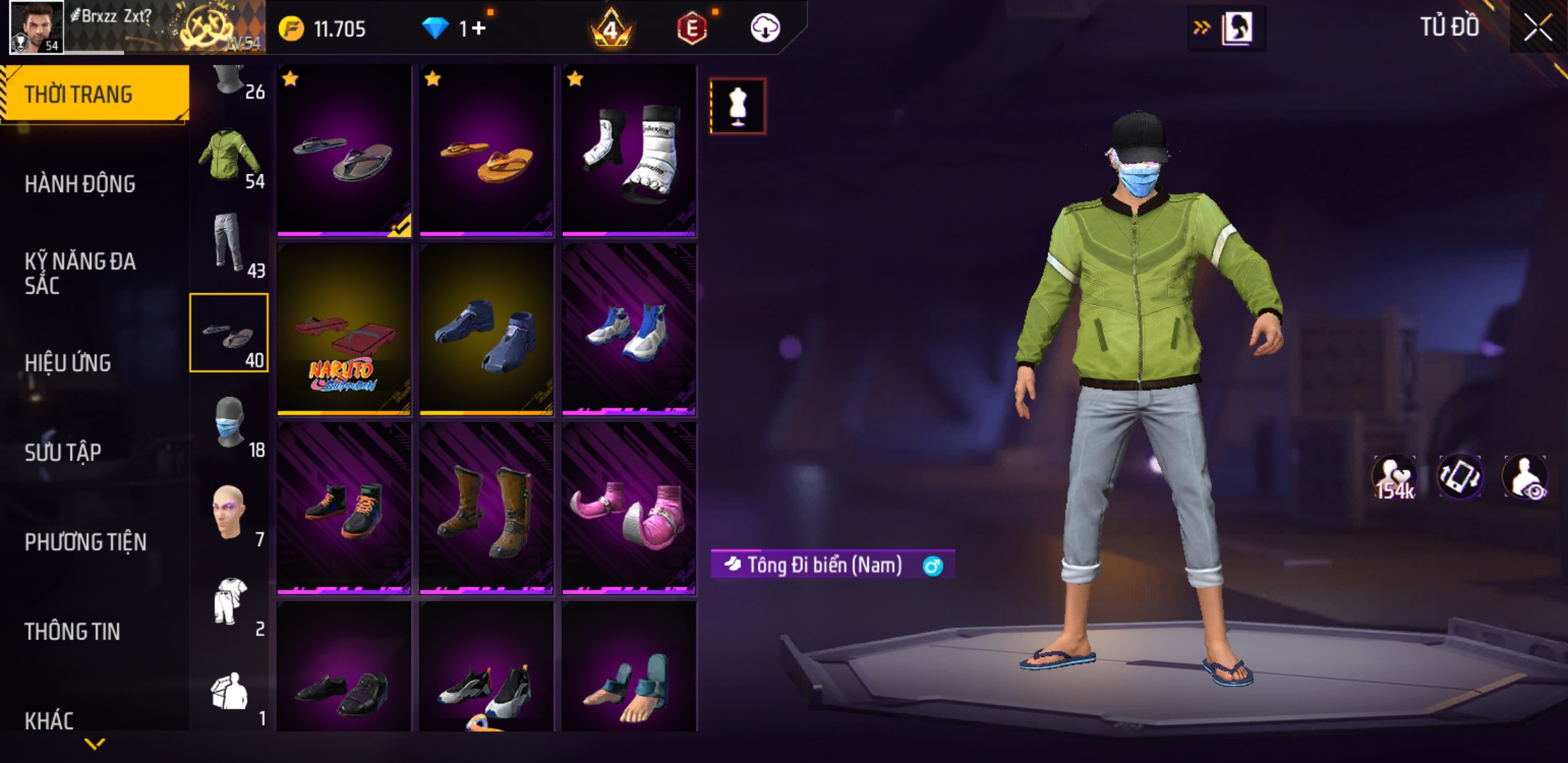Add diamonds with the plus button
This screenshot has height=763, width=1568.
(479, 28)
